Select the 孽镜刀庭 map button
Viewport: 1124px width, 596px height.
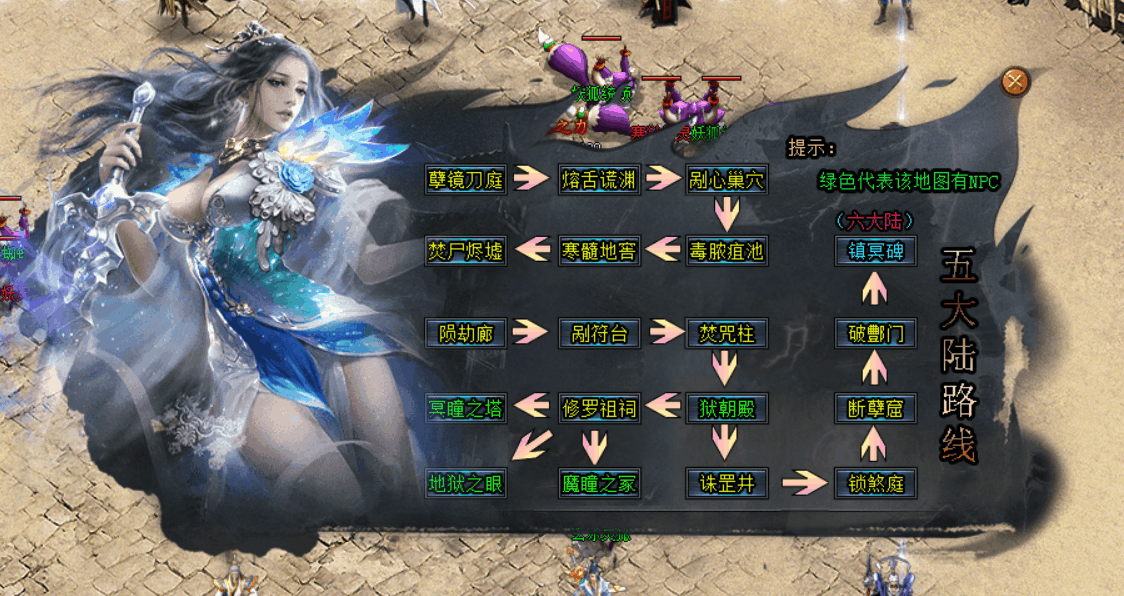tap(466, 179)
